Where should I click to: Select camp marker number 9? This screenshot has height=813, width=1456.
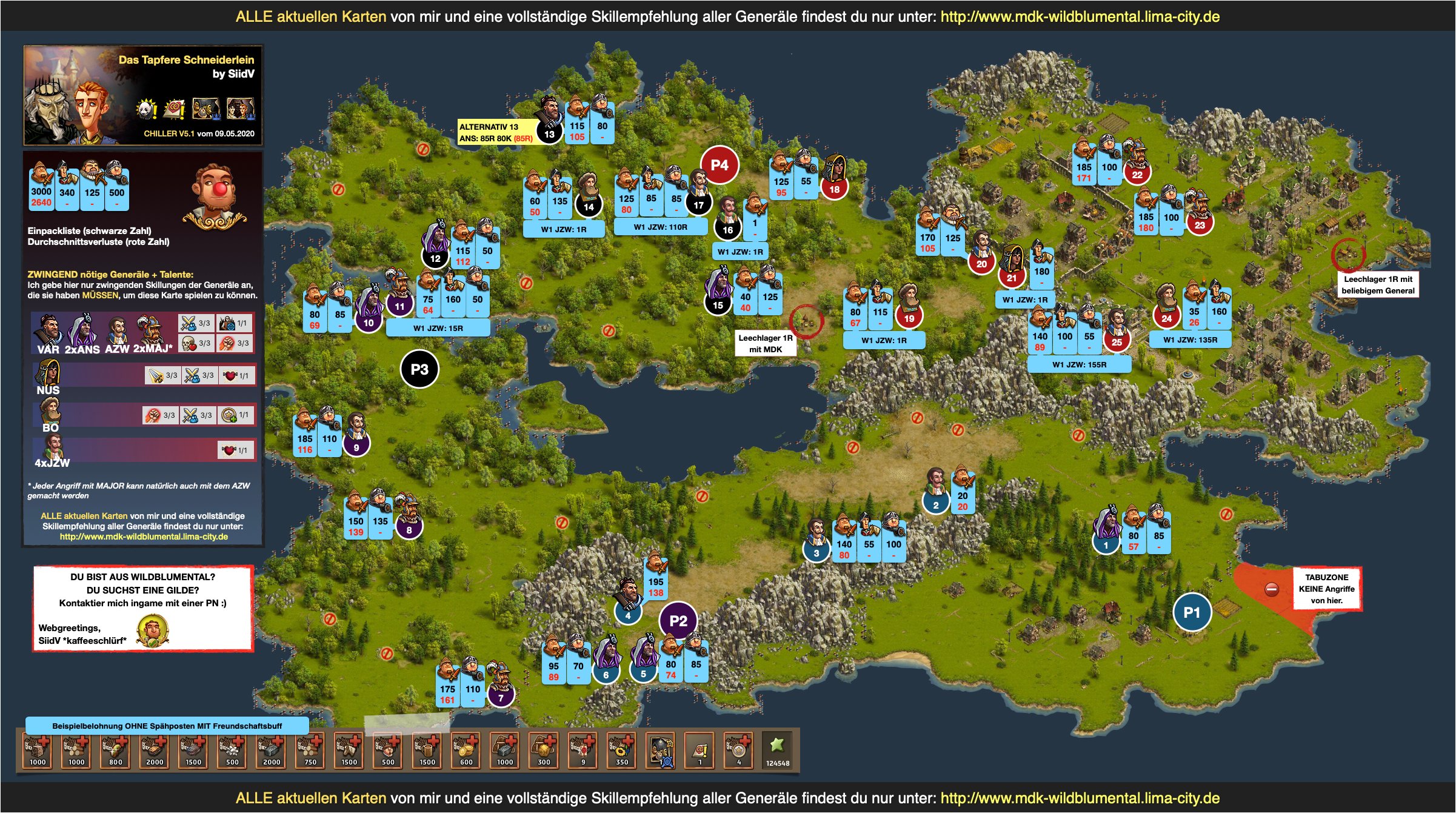point(356,447)
